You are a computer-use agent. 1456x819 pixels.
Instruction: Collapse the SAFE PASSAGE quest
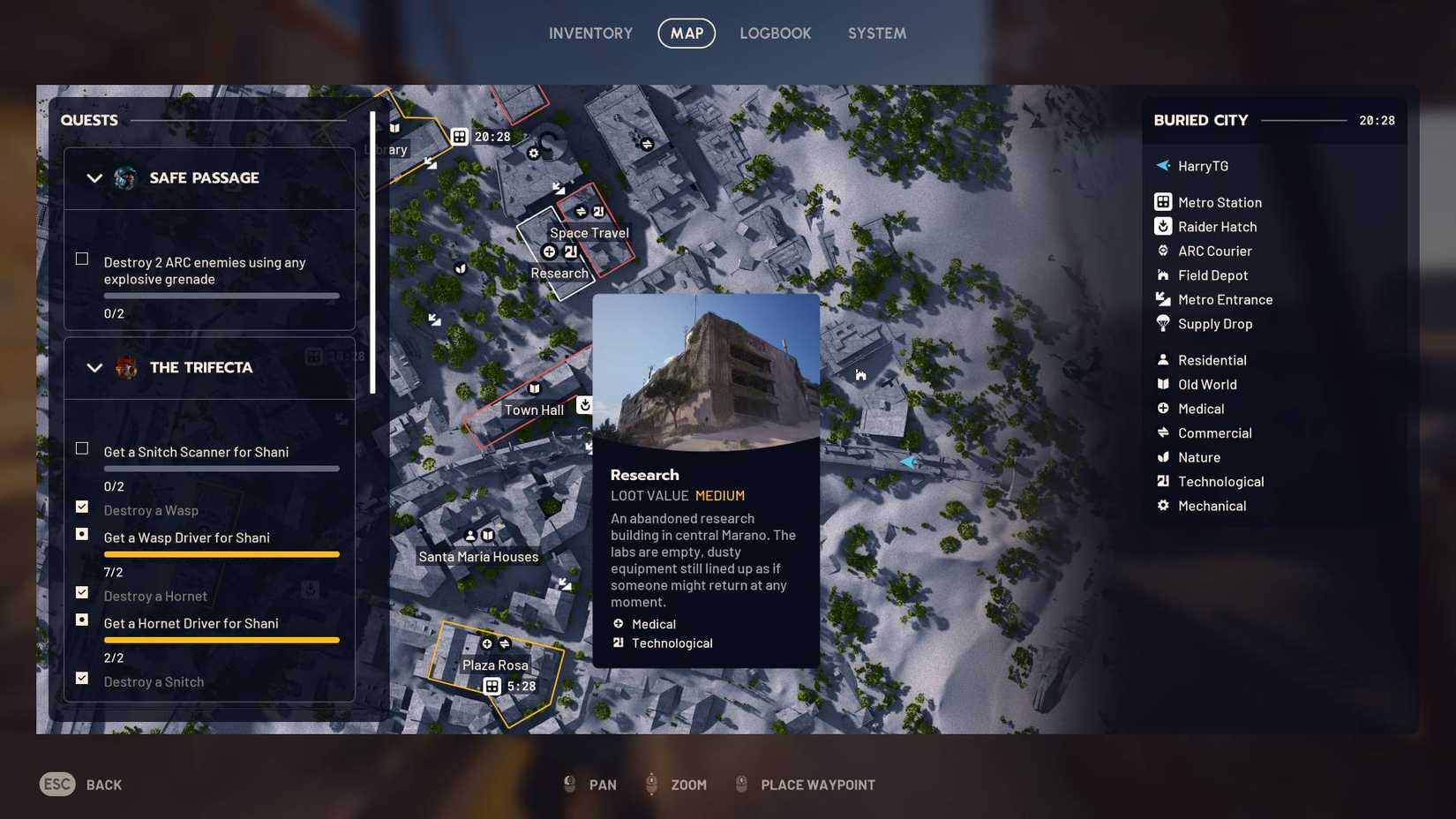(x=94, y=177)
